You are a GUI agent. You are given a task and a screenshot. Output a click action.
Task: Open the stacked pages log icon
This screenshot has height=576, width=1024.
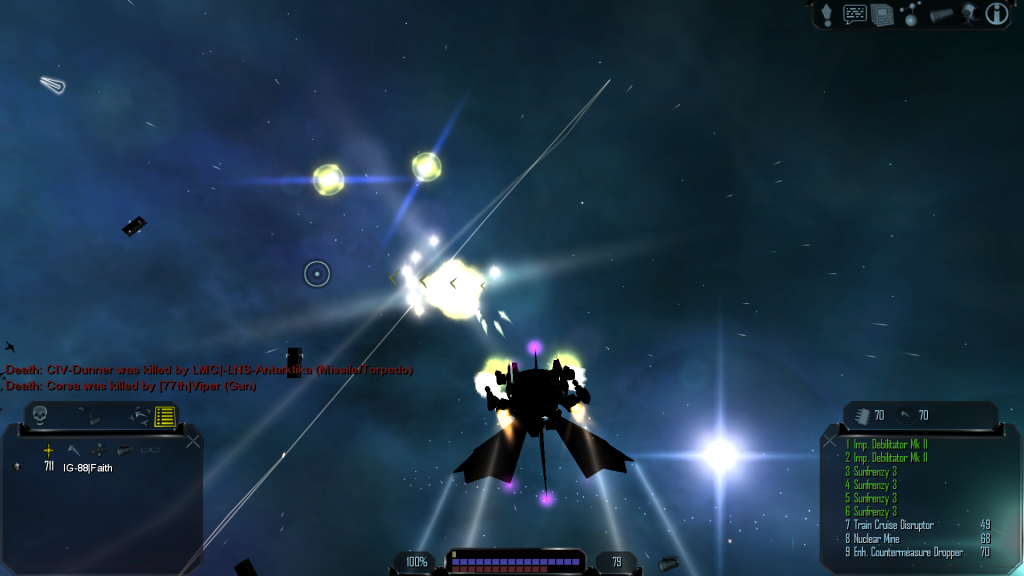[x=882, y=14]
